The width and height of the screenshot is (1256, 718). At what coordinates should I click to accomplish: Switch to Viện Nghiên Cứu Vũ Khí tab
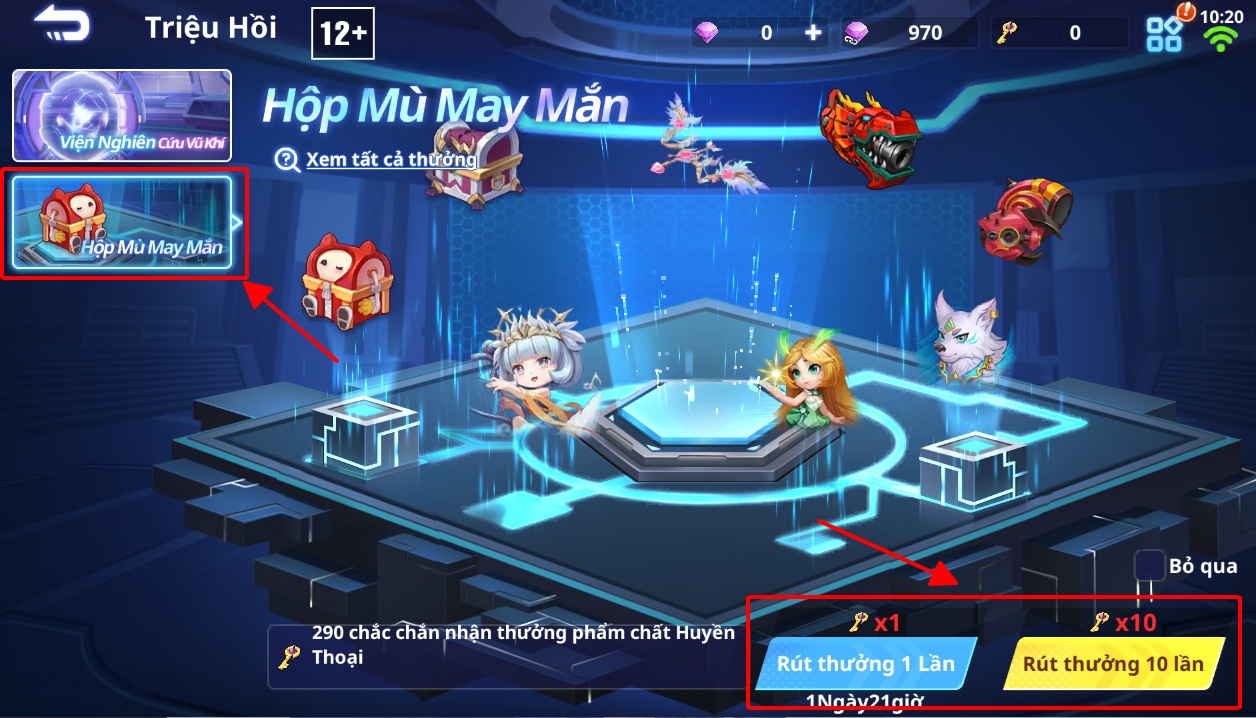point(122,116)
